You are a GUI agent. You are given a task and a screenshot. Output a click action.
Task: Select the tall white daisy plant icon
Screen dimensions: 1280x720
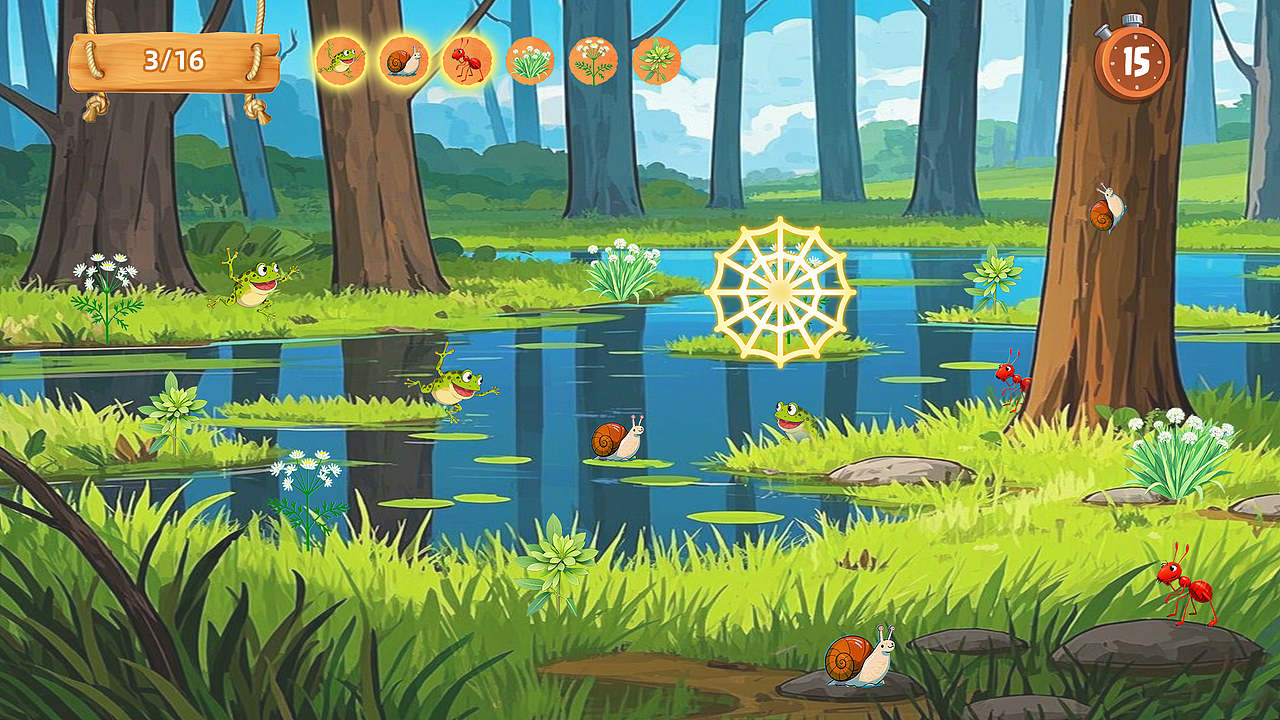point(593,61)
